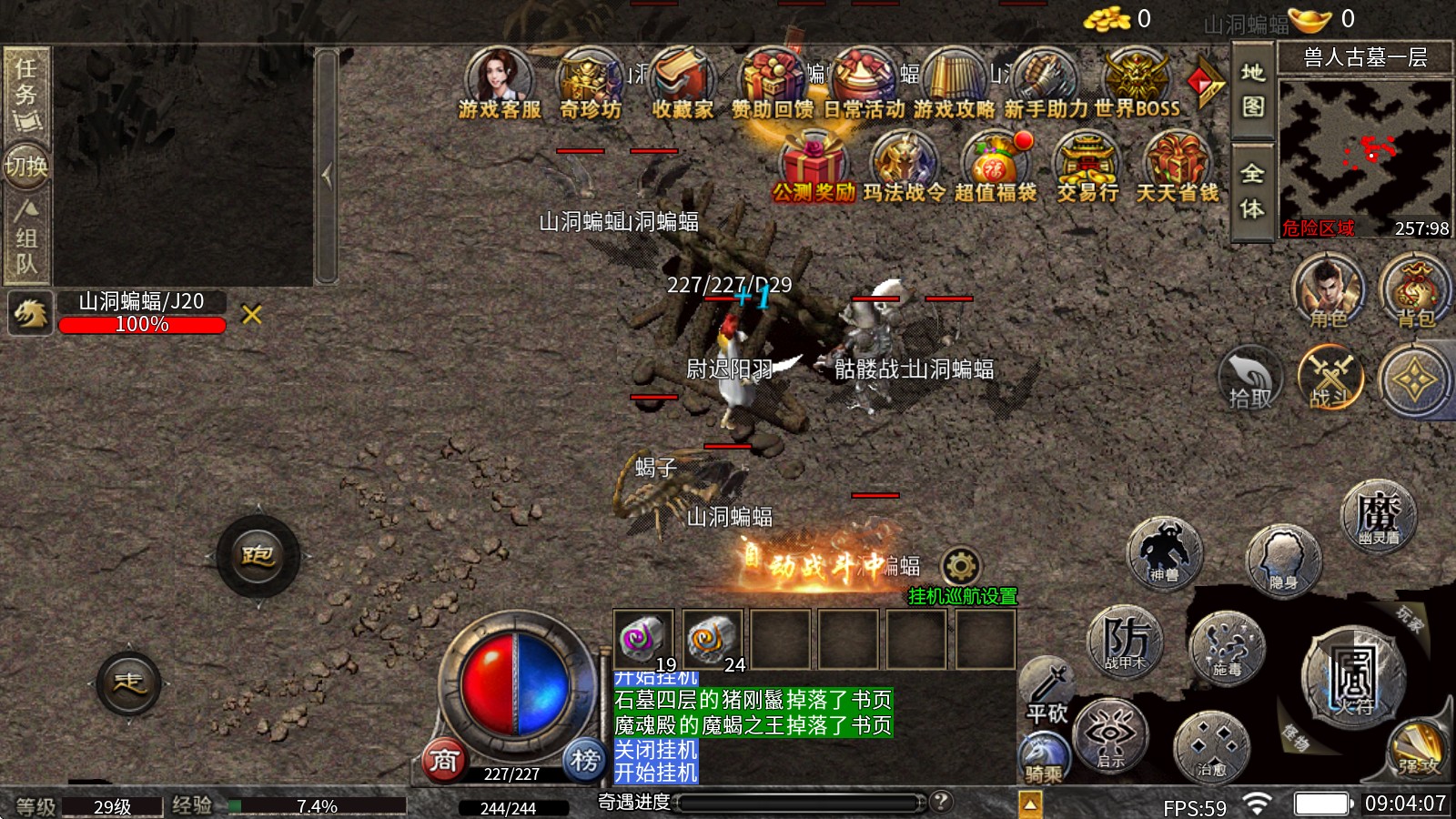1456x819 pixels.
Task: Open the 角色 character sheet
Action: click(1329, 291)
